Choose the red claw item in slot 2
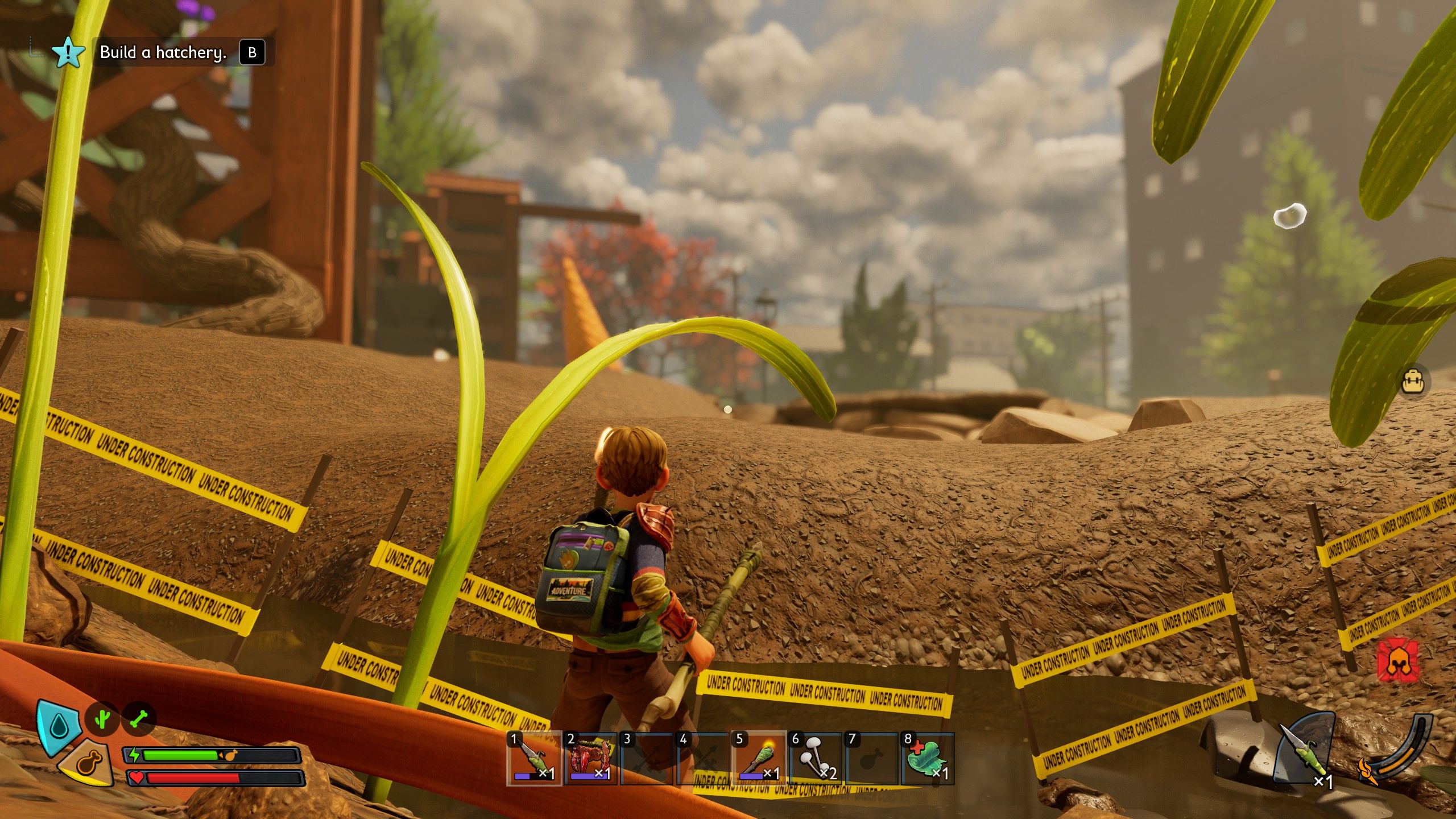 (x=590, y=759)
